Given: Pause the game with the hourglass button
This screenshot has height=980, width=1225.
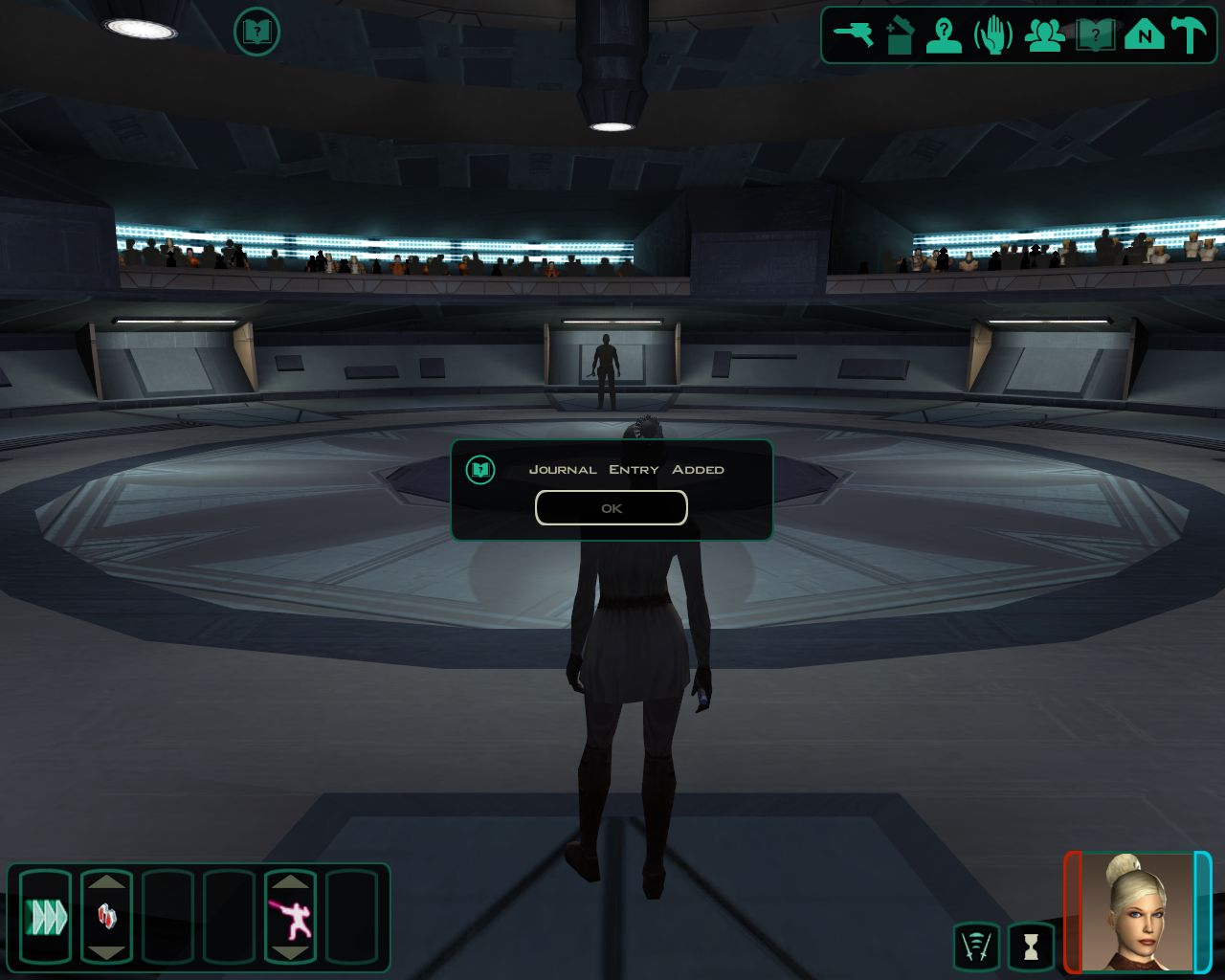Looking at the screenshot, I should 1031,947.
